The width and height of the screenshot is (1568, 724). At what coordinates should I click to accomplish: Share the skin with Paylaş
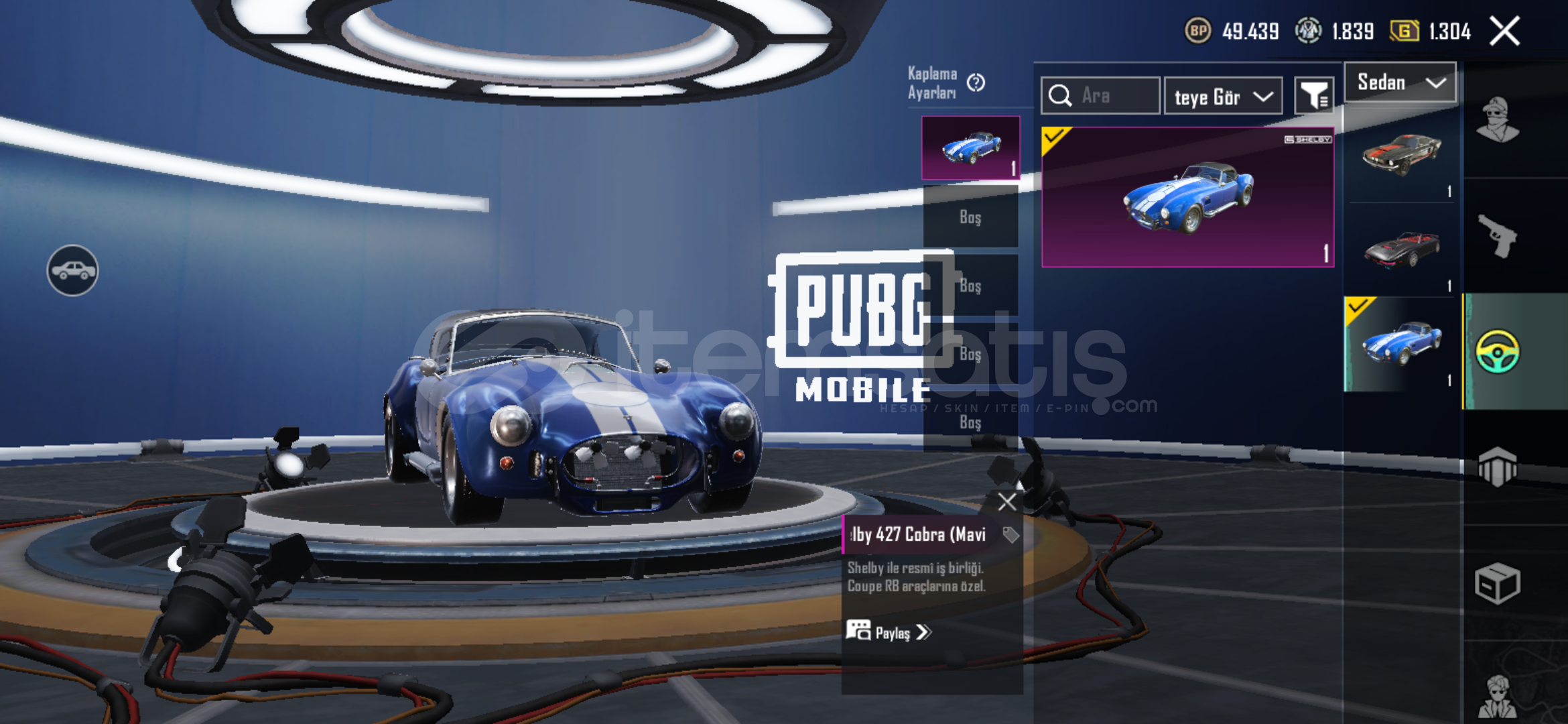[x=889, y=632]
